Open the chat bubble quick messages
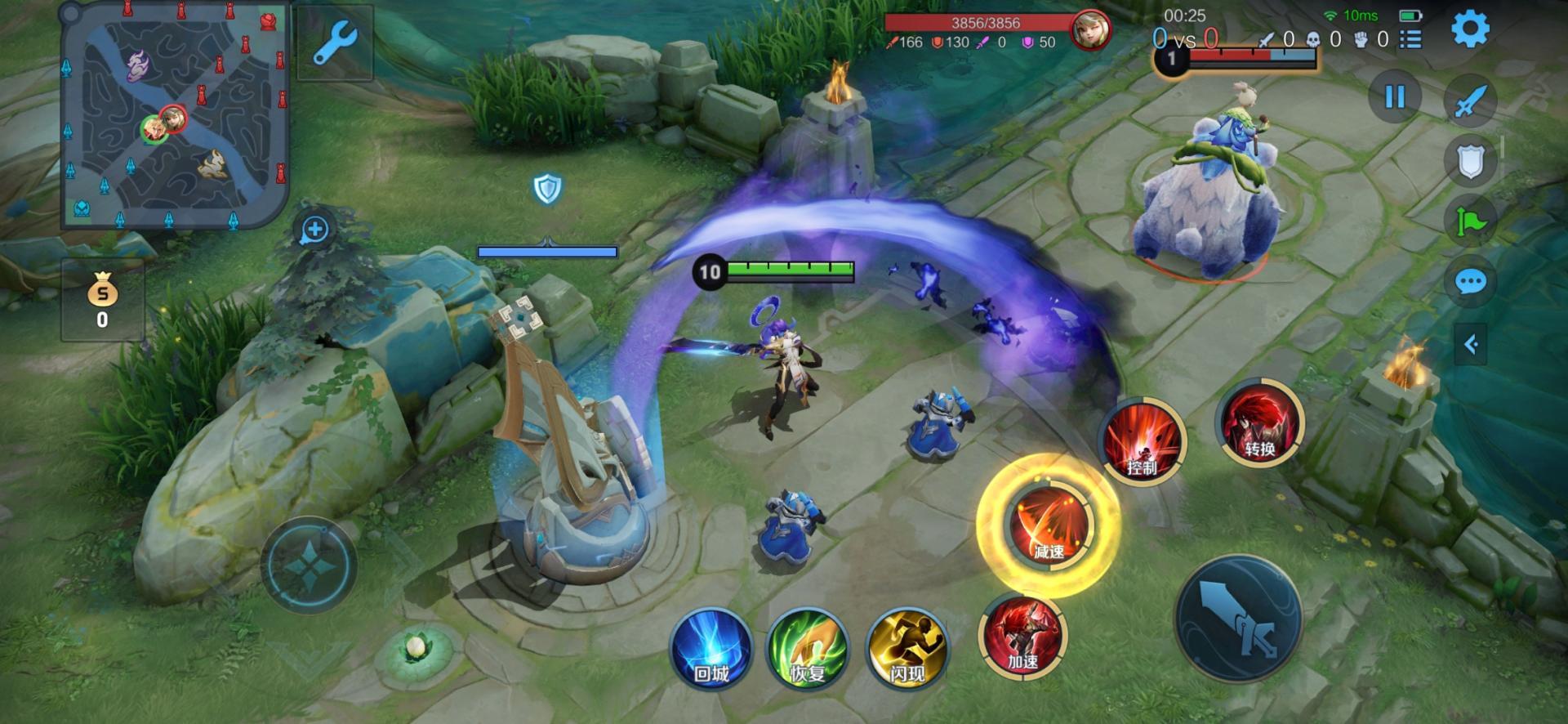1568x724 pixels. [1470, 283]
